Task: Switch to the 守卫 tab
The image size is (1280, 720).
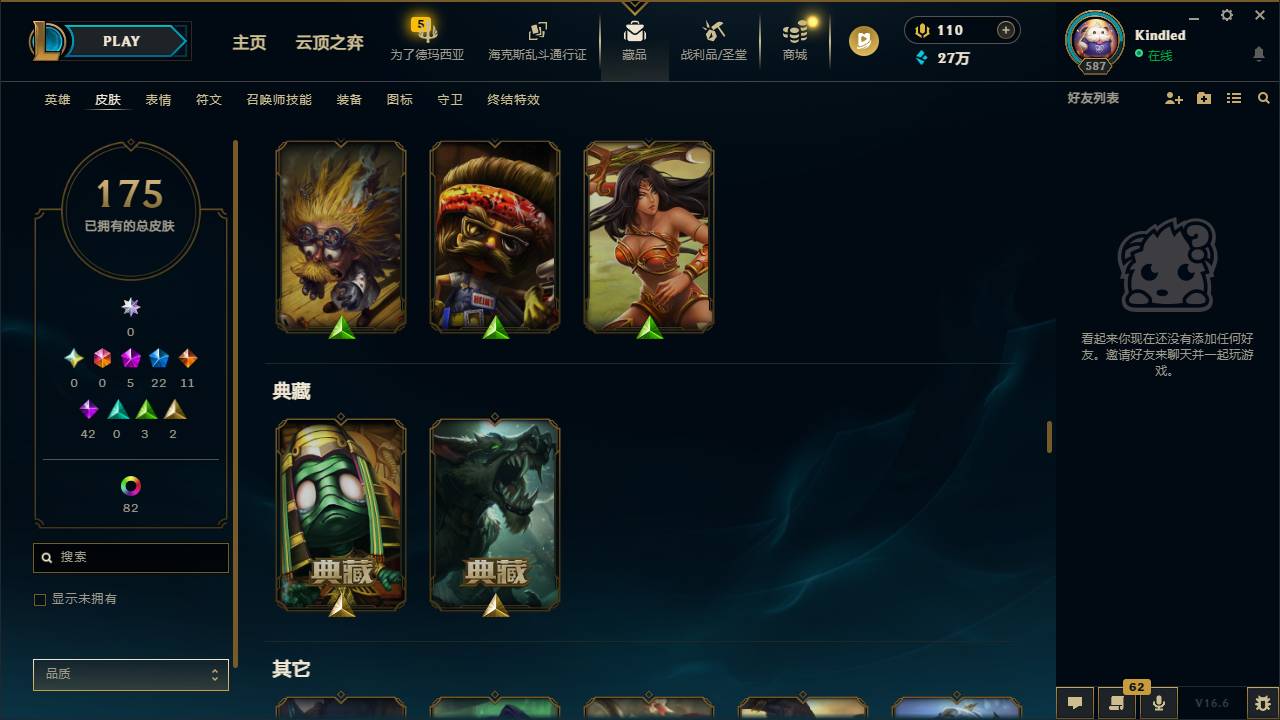Action: [x=449, y=100]
